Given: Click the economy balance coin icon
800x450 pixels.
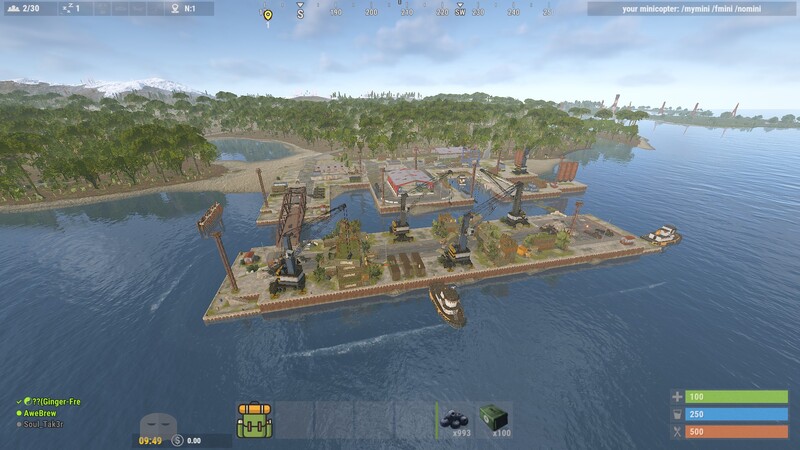Looking at the screenshot, I should point(177,440).
